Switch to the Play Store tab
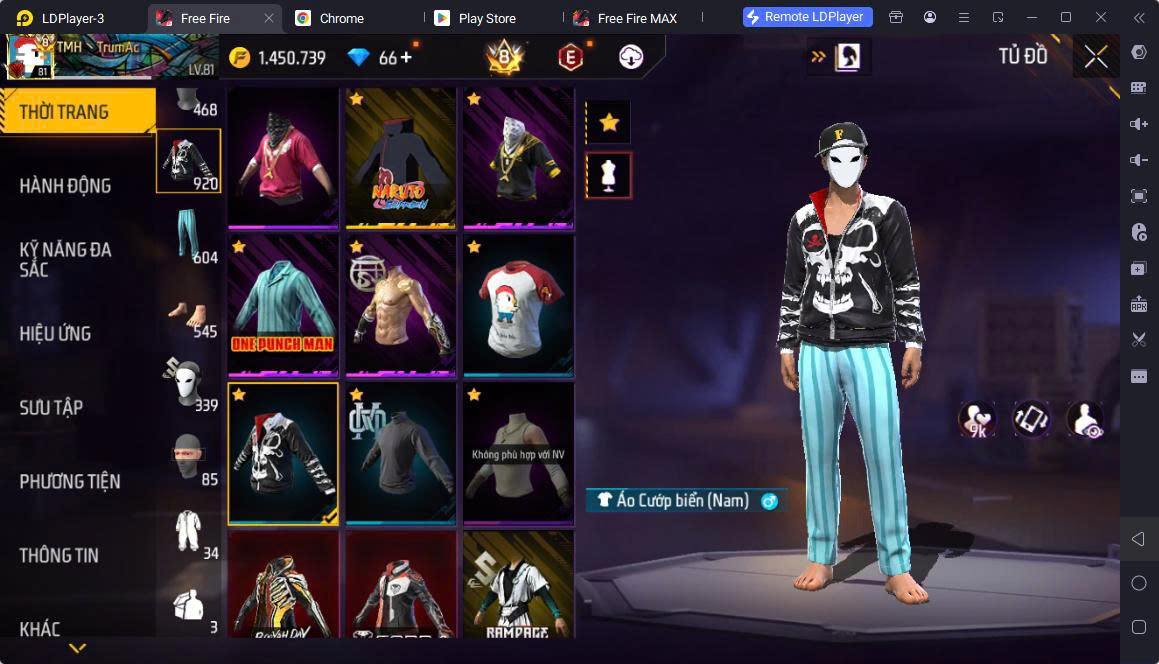Image resolution: width=1159 pixels, height=664 pixels. 485,18
